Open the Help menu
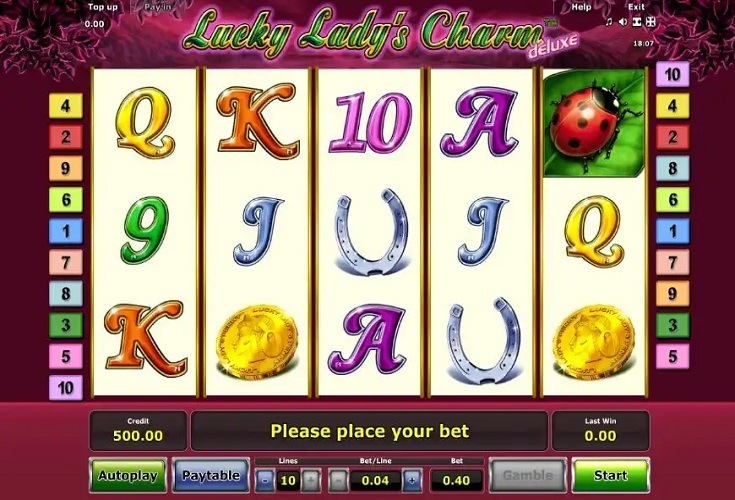 tap(581, 7)
